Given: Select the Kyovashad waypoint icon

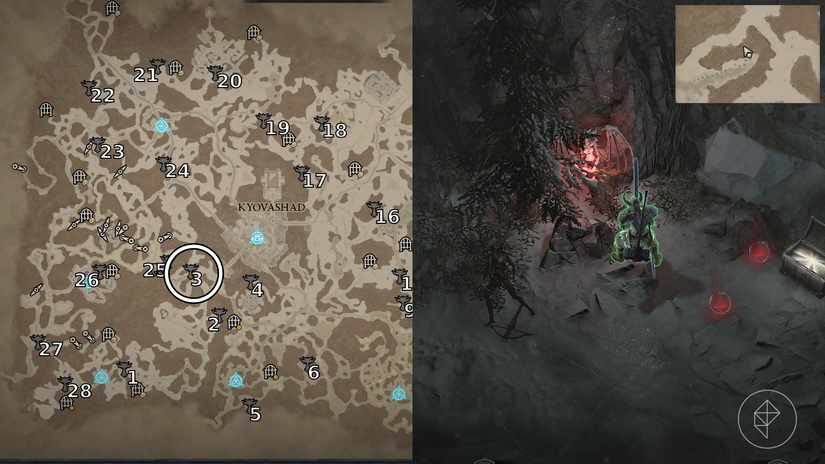Looking at the screenshot, I should pos(257,238).
